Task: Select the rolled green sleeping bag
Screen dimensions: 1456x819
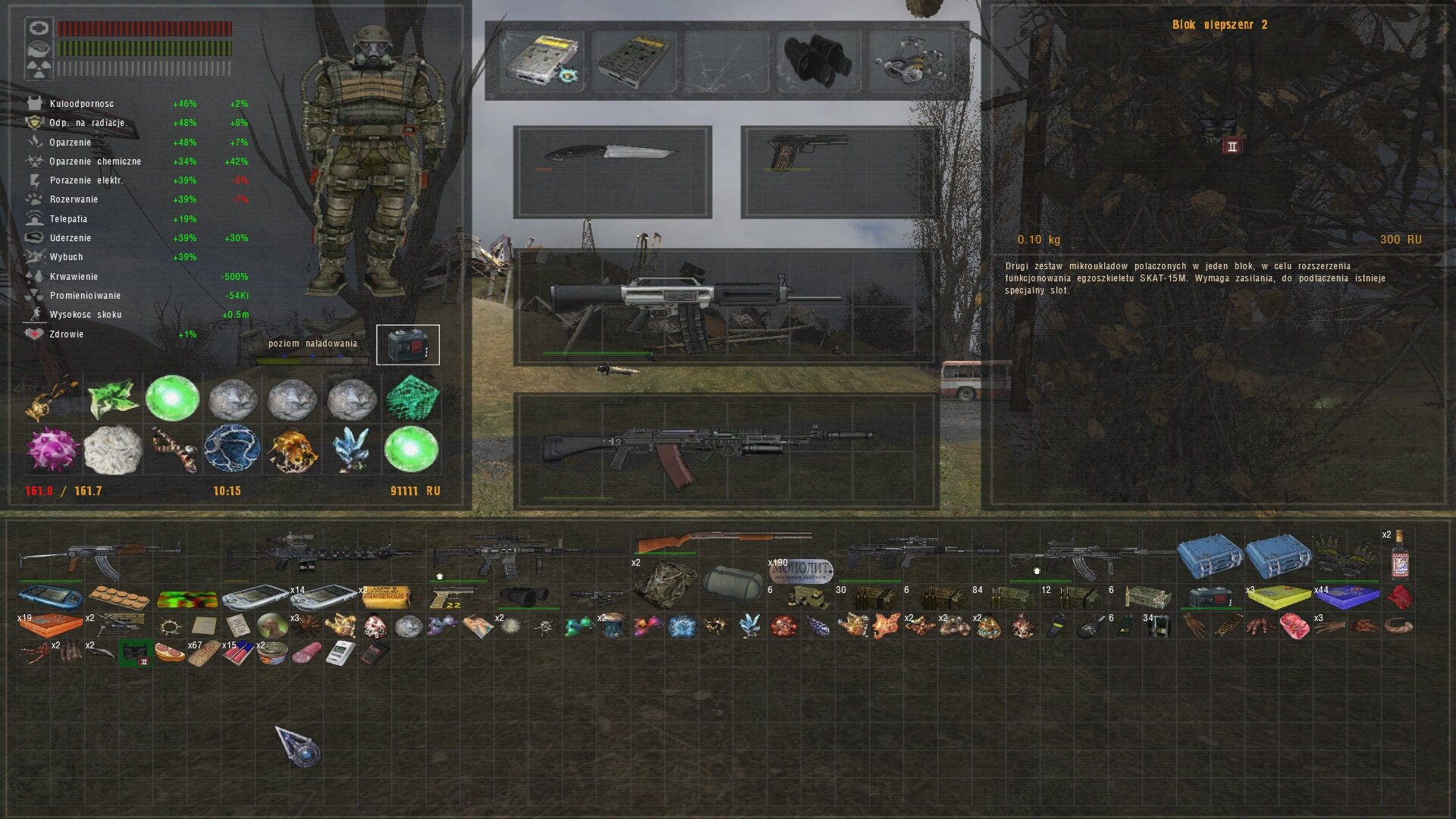Action: (x=732, y=582)
